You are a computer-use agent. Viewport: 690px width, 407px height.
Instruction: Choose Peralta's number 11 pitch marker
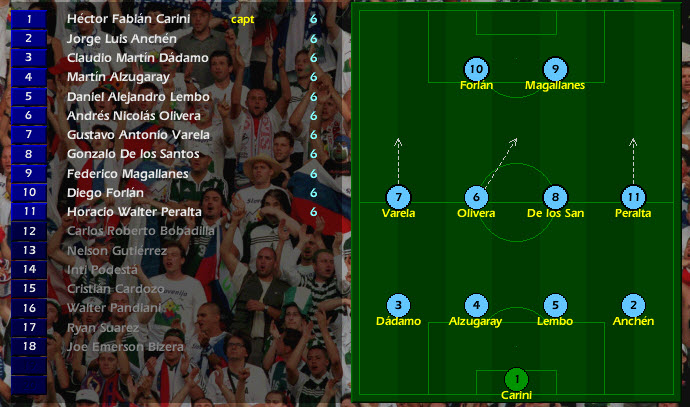632,197
